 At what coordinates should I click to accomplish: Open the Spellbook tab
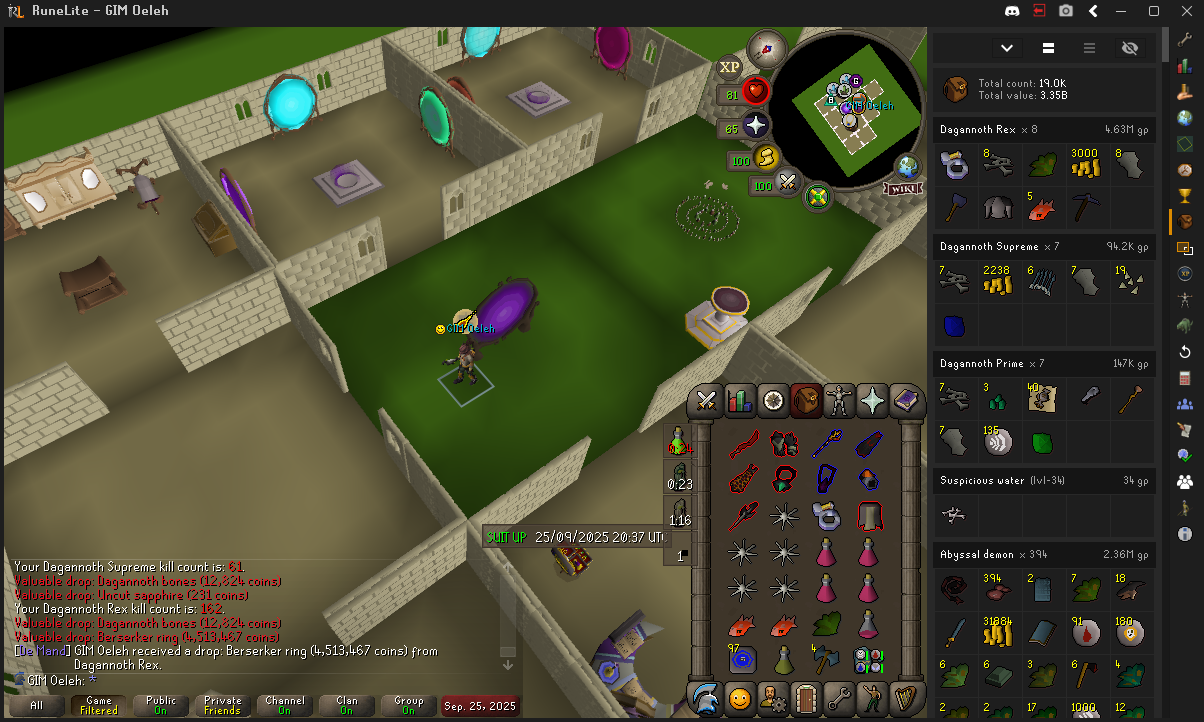coord(905,401)
